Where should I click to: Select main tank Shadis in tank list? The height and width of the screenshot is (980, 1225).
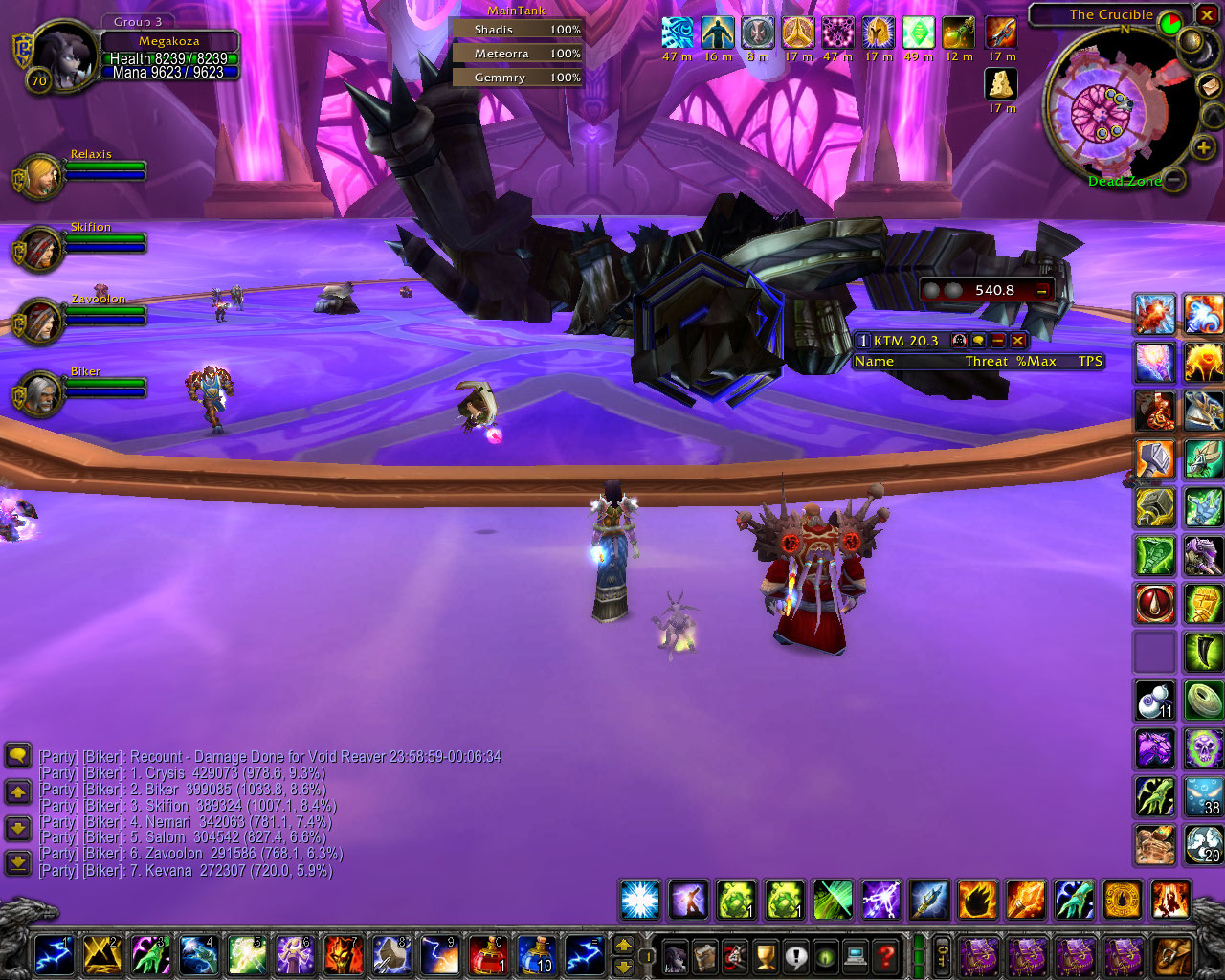click(518, 30)
